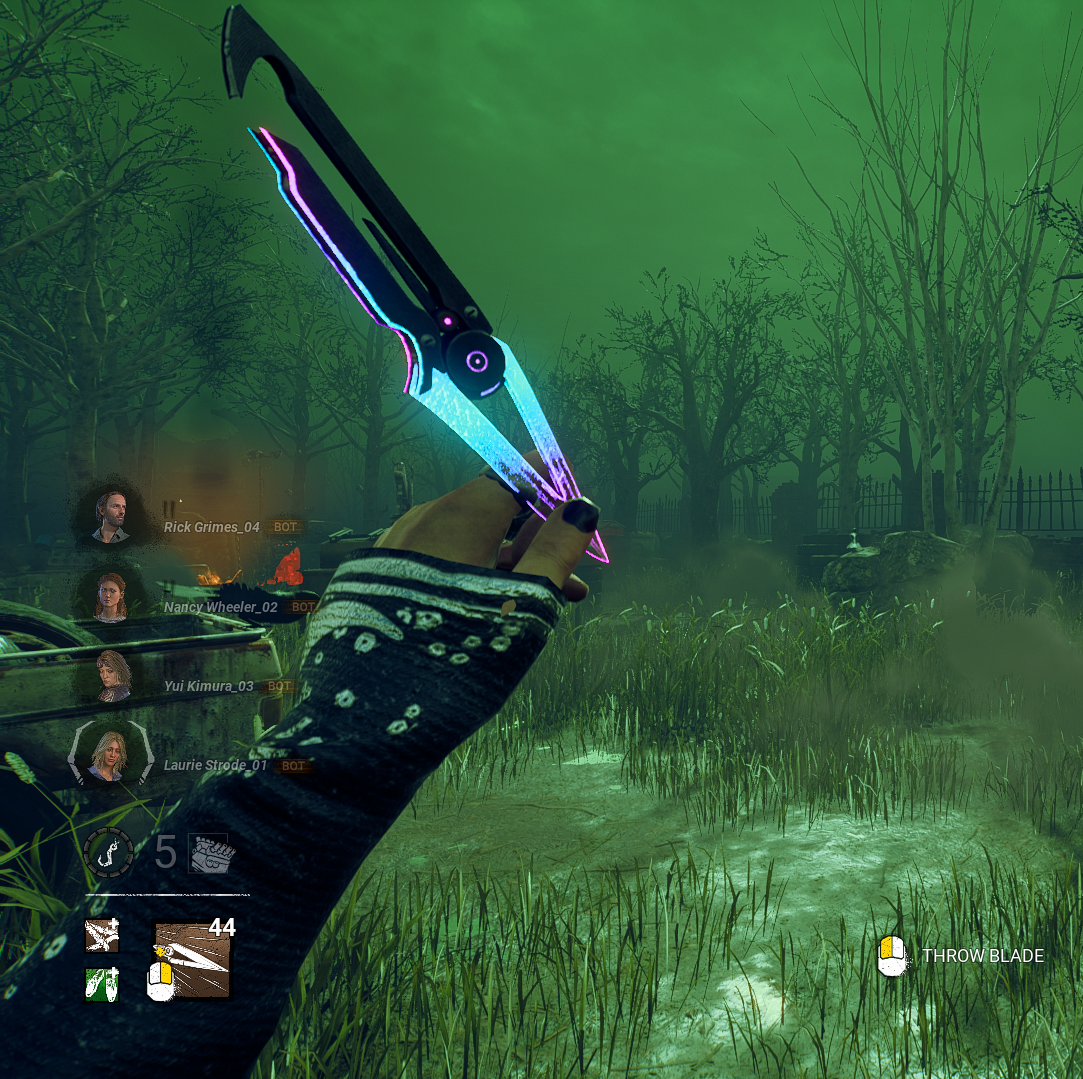The width and height of the screenshot is (1083, 1079).
Task: Select the brown blades add-on icon
Action: point(102,936)
